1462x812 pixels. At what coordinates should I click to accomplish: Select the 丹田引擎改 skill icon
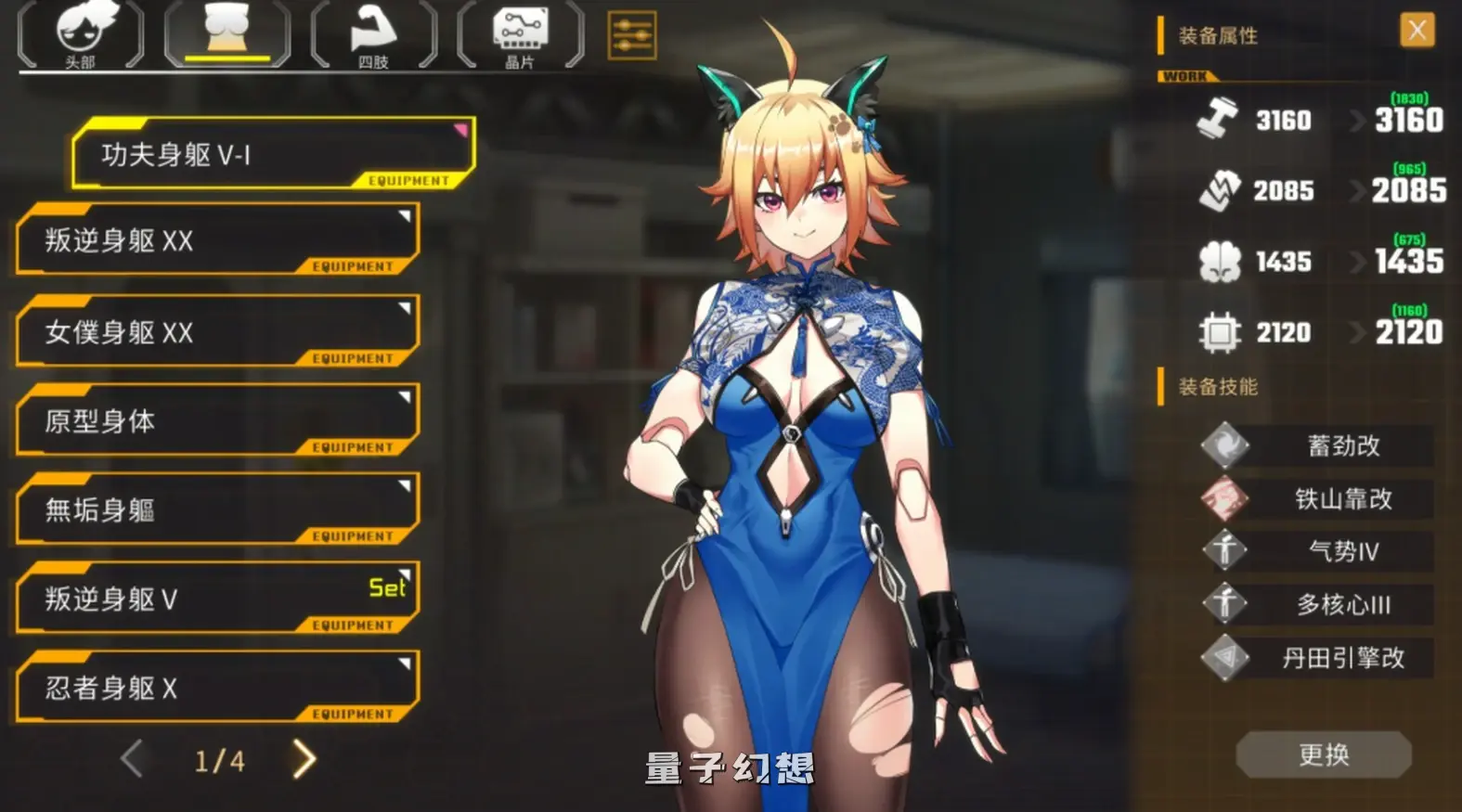(1225, 656)
